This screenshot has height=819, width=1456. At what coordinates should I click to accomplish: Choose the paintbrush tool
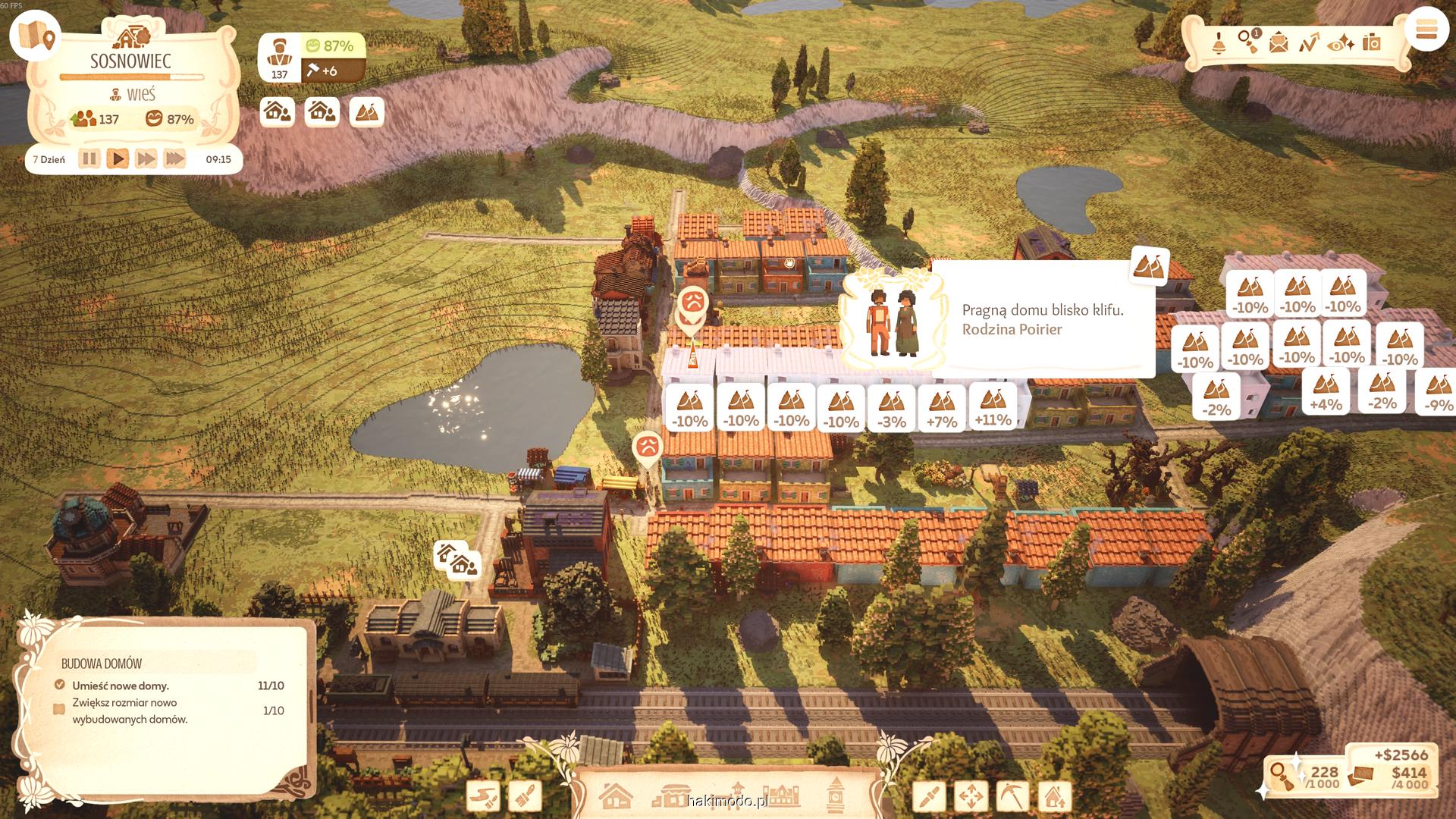(524, 797)
